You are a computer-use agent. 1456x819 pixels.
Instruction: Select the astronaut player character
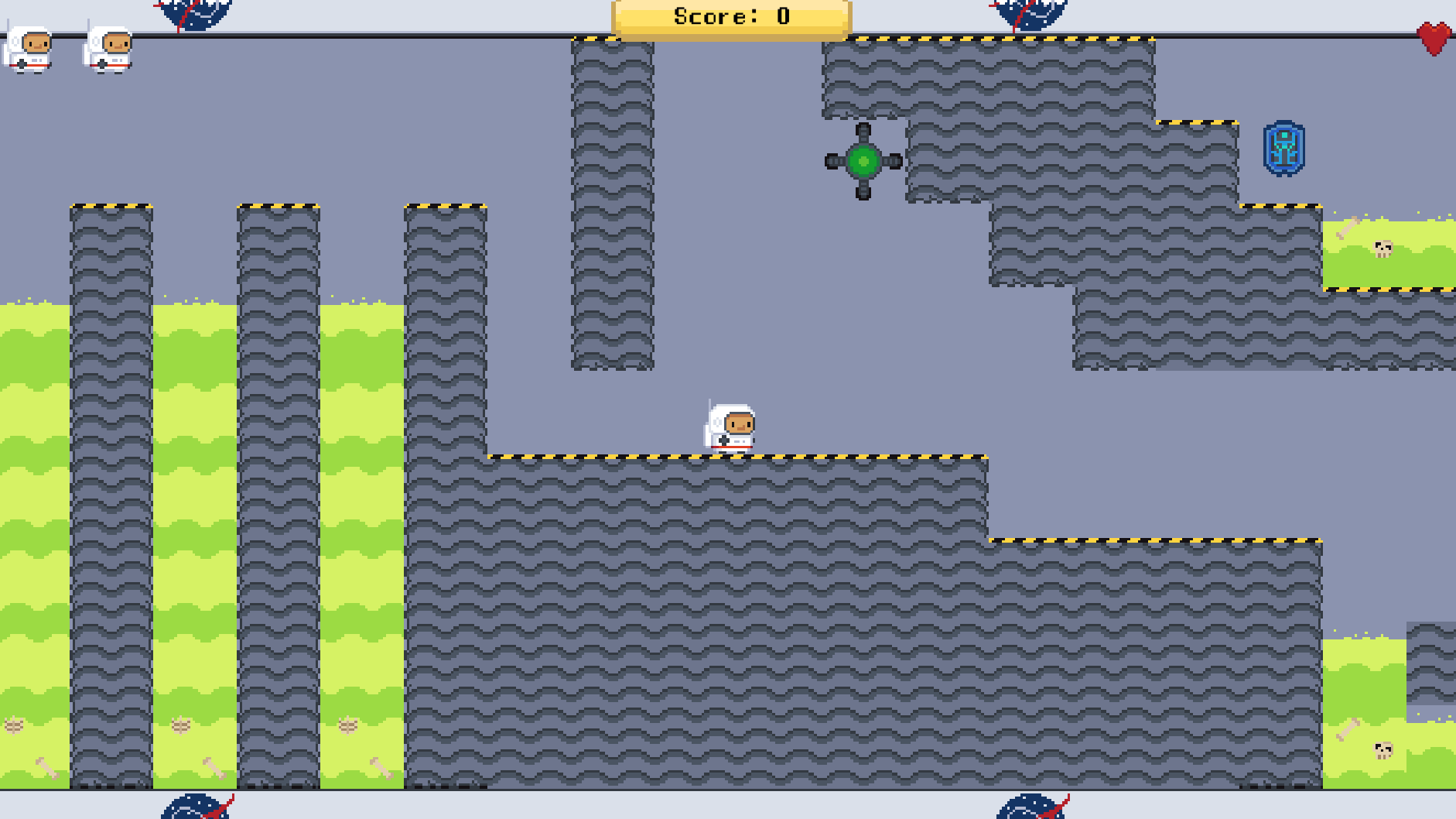coord(731,427)
